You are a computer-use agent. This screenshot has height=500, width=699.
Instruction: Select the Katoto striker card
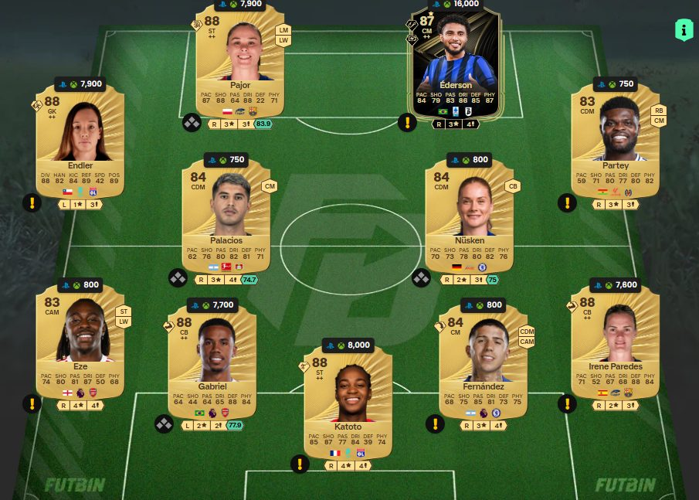click(x=348, y=400)
